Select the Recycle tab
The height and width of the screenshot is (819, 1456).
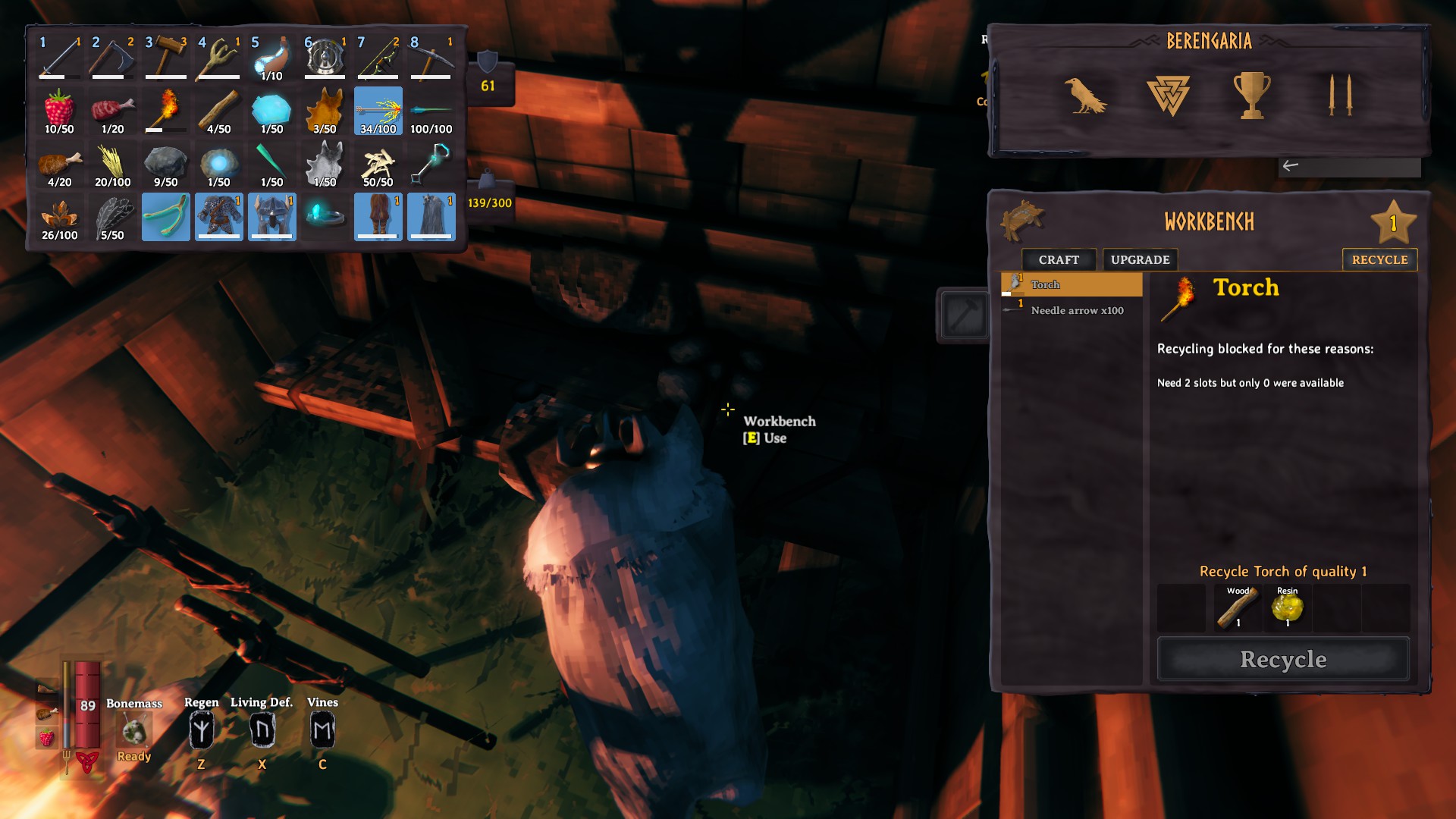click(x=1379, y=259)
